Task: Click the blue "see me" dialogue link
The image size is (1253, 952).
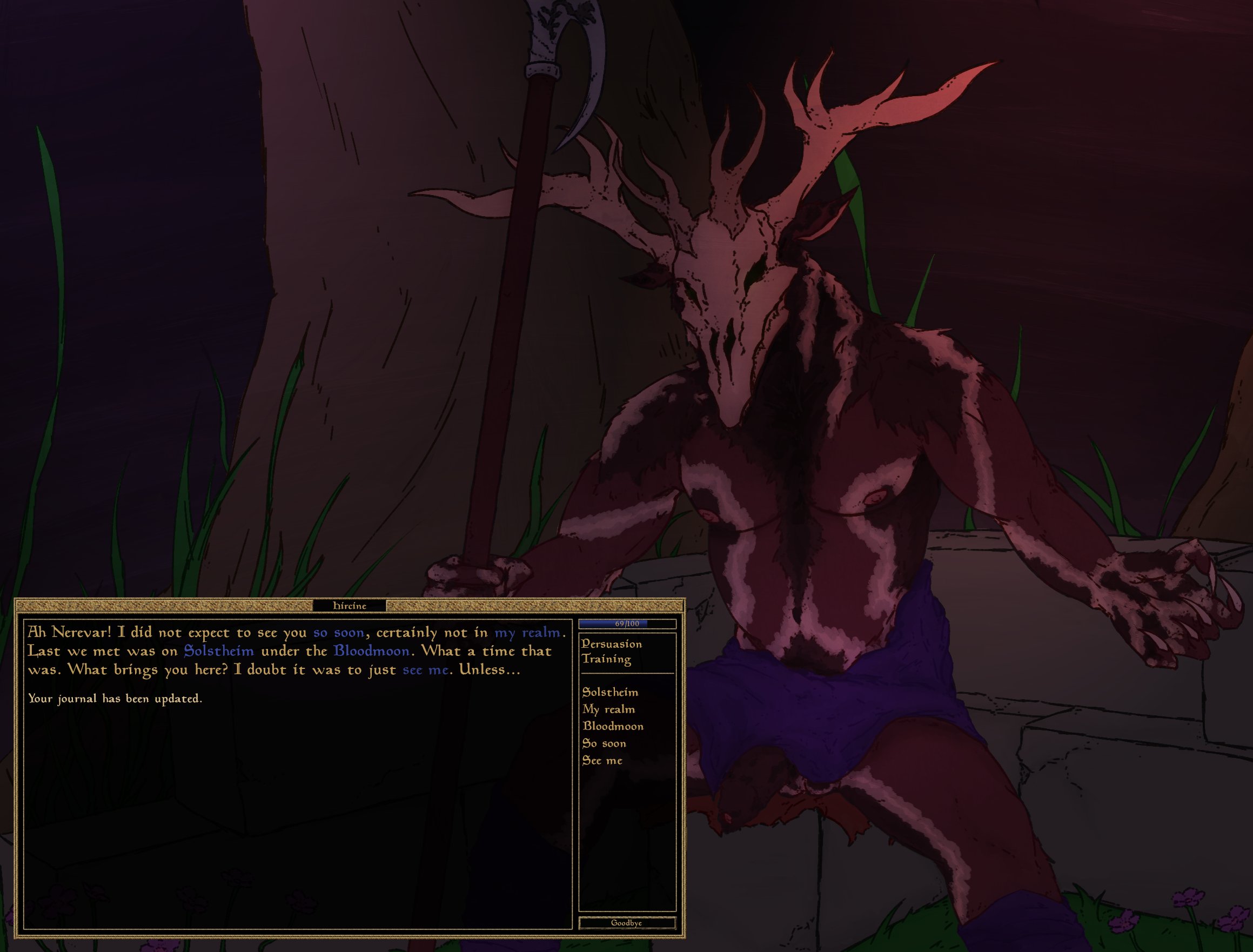Action: (x=426, y=670)
